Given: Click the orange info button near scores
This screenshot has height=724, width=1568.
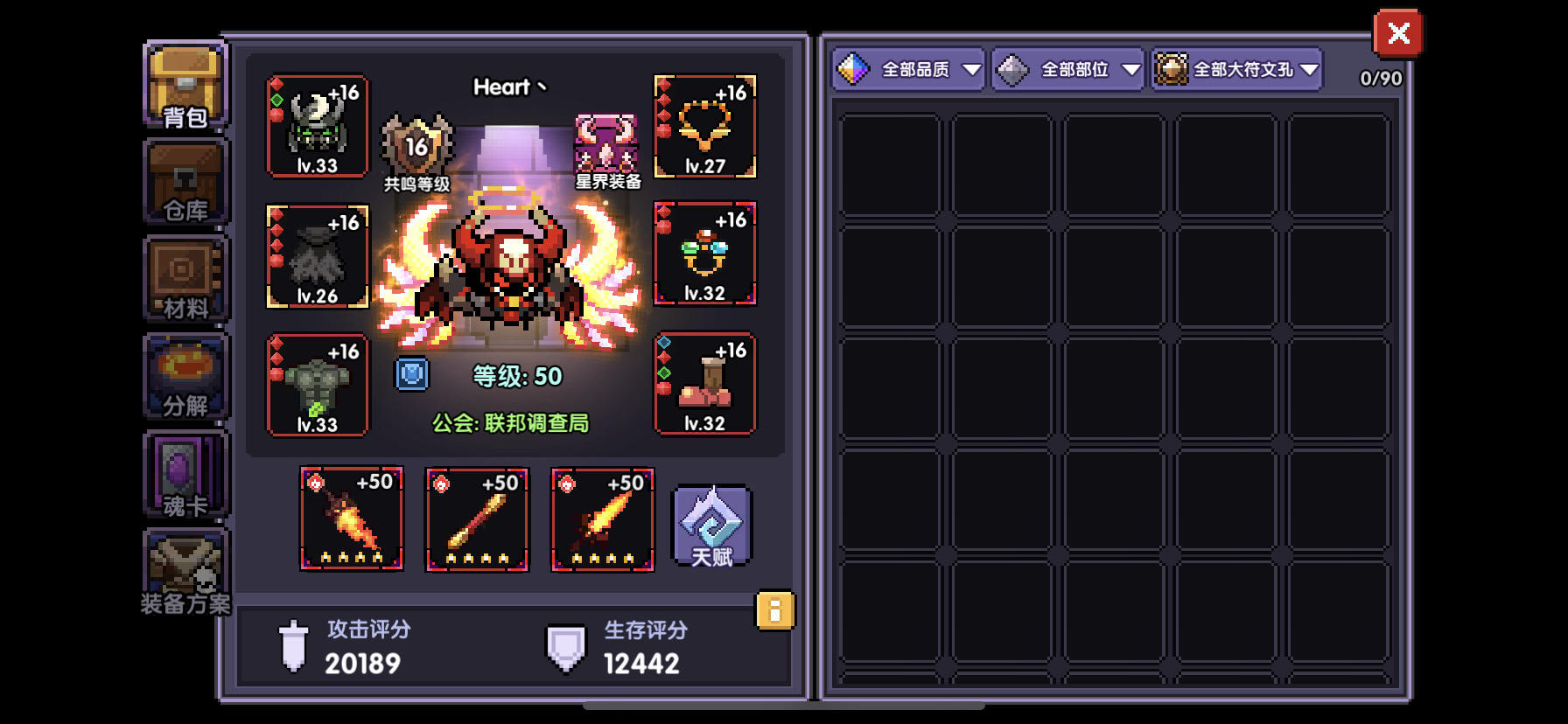Looking at the screenshot, I should [773, 612].
